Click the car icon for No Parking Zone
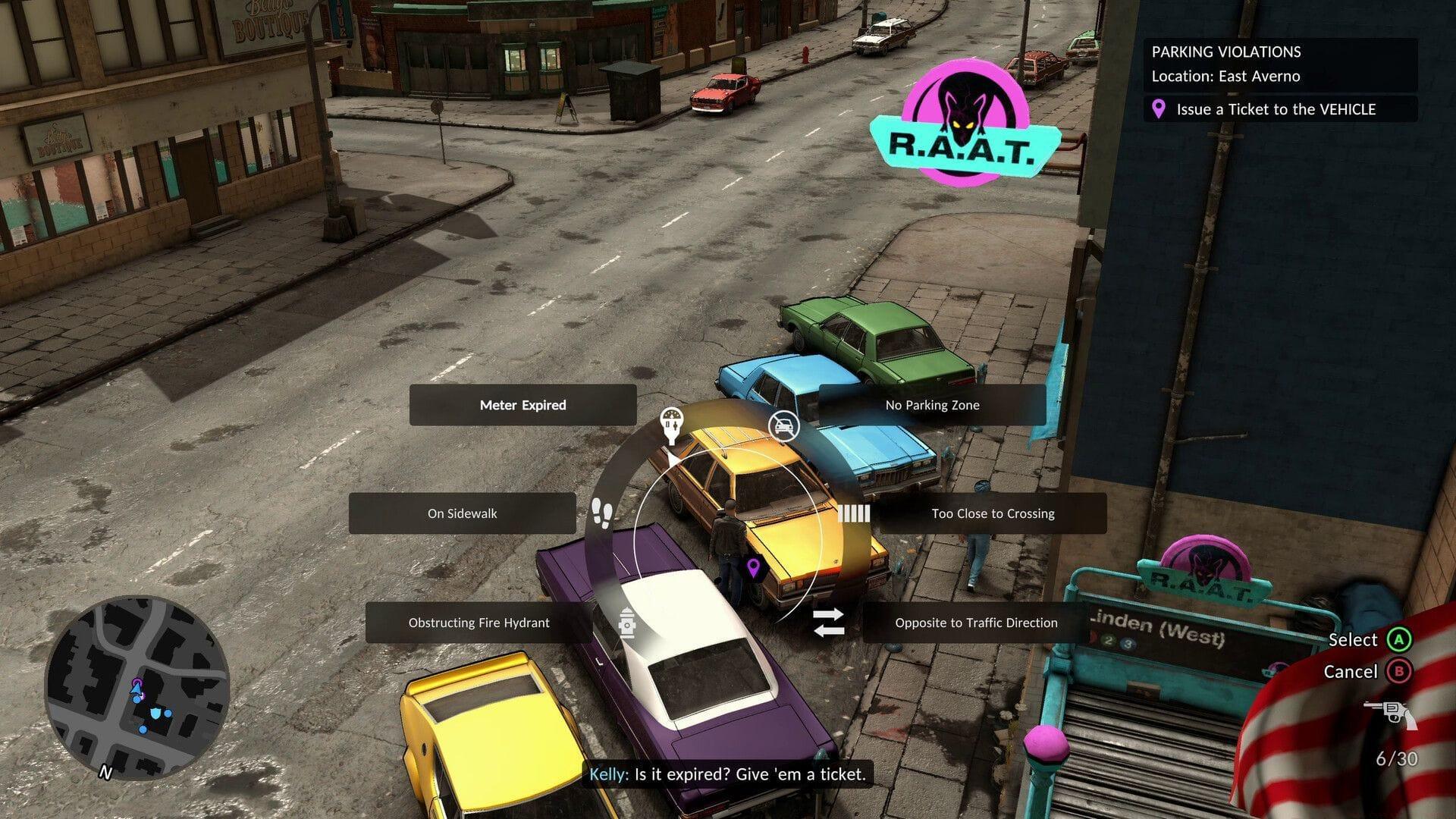Image resolution: width=1456 pixels, height=819 pixels. point(784,425)
